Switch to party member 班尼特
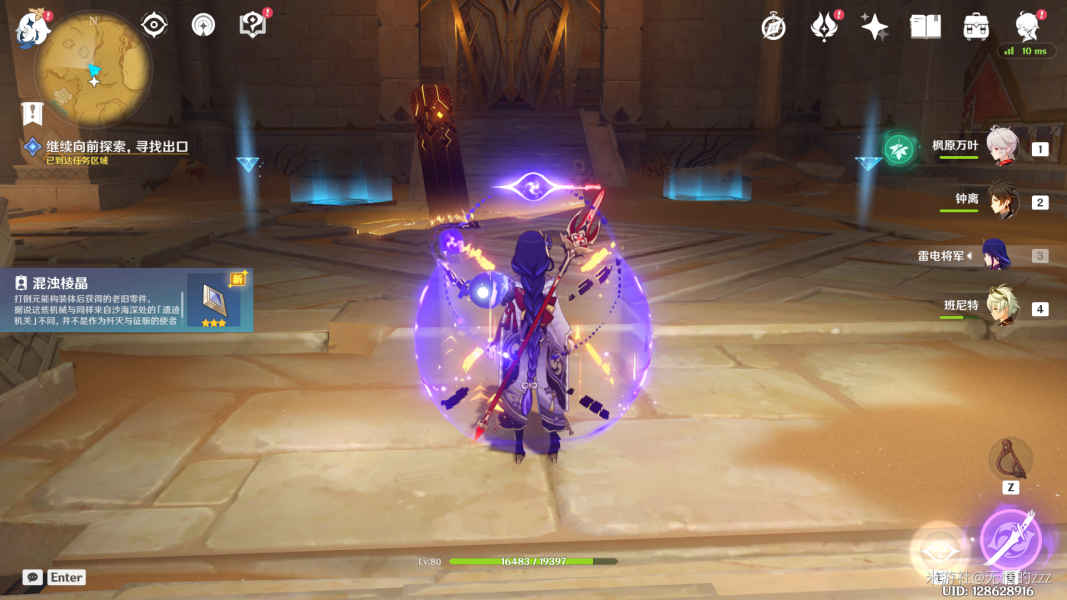The image size is (1067, 600). tap(1002, 308)
